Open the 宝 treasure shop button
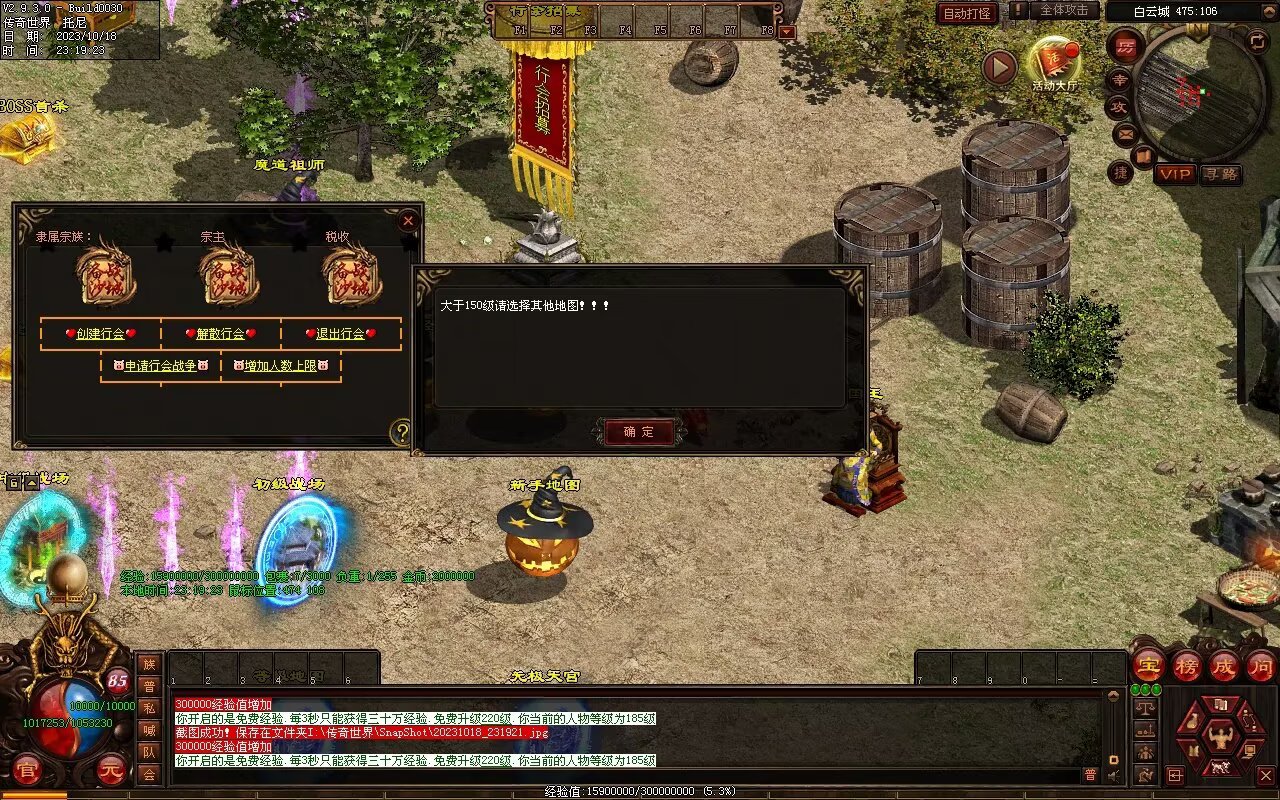This screenshot has width=1280, height=800. pyautogui.click(x=1148, y=665)
